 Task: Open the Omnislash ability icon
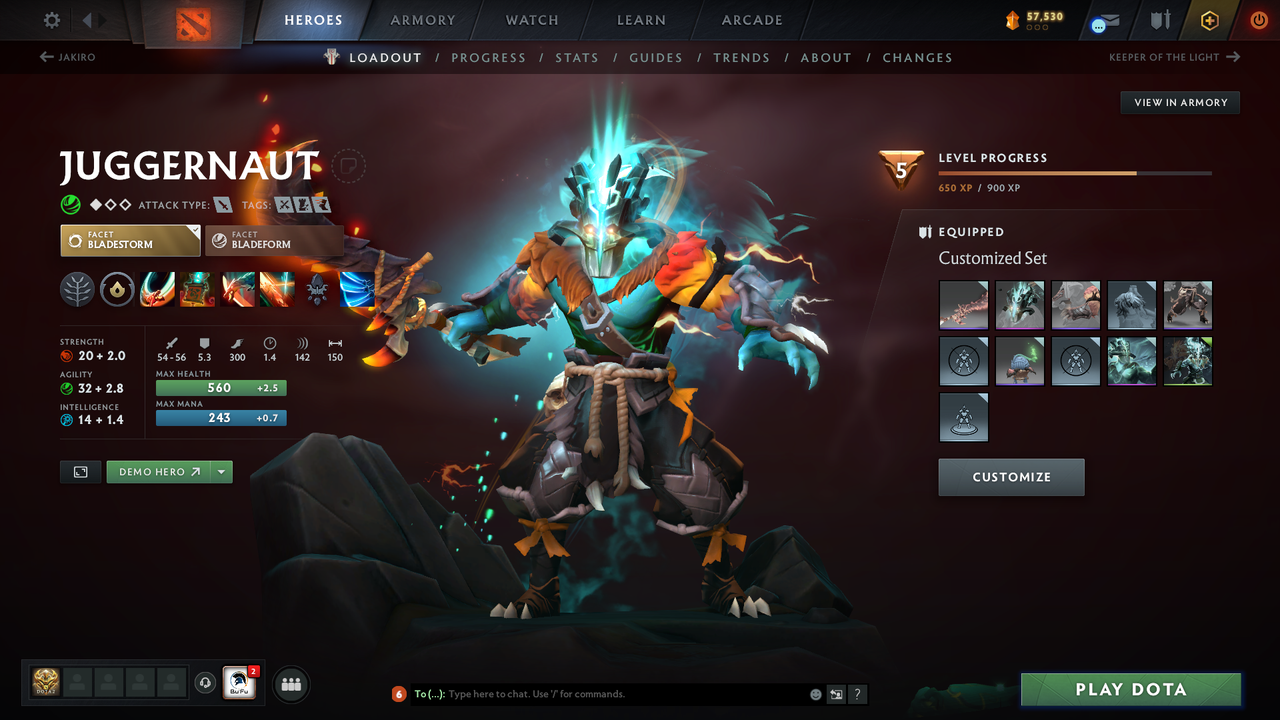pyautogui.click(x=277, y=290)
